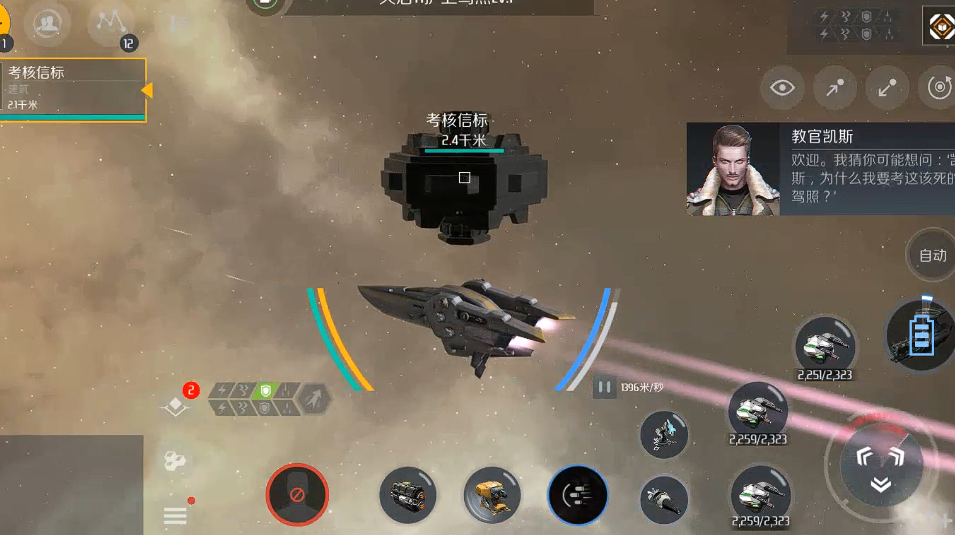Activate the dark armor module slot
955x535 pixels.
coord(409,495)
